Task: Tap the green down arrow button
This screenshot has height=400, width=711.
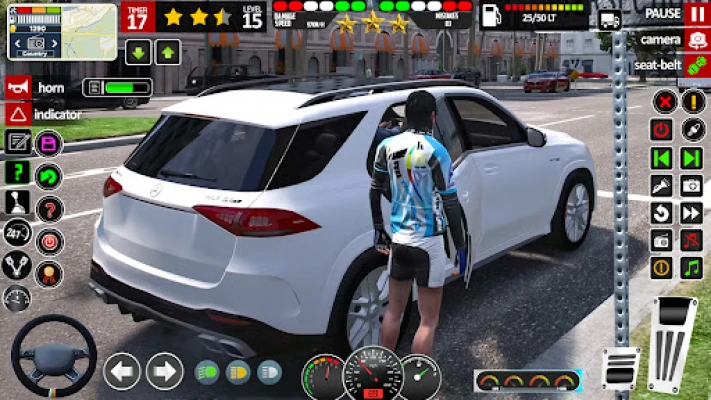Action: click(x=138, y=52)
